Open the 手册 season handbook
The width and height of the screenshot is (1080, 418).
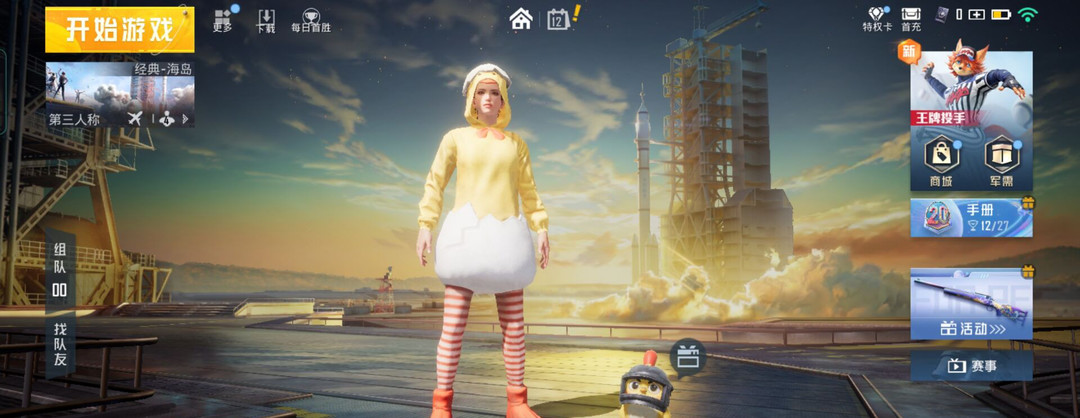click(970, 217)
